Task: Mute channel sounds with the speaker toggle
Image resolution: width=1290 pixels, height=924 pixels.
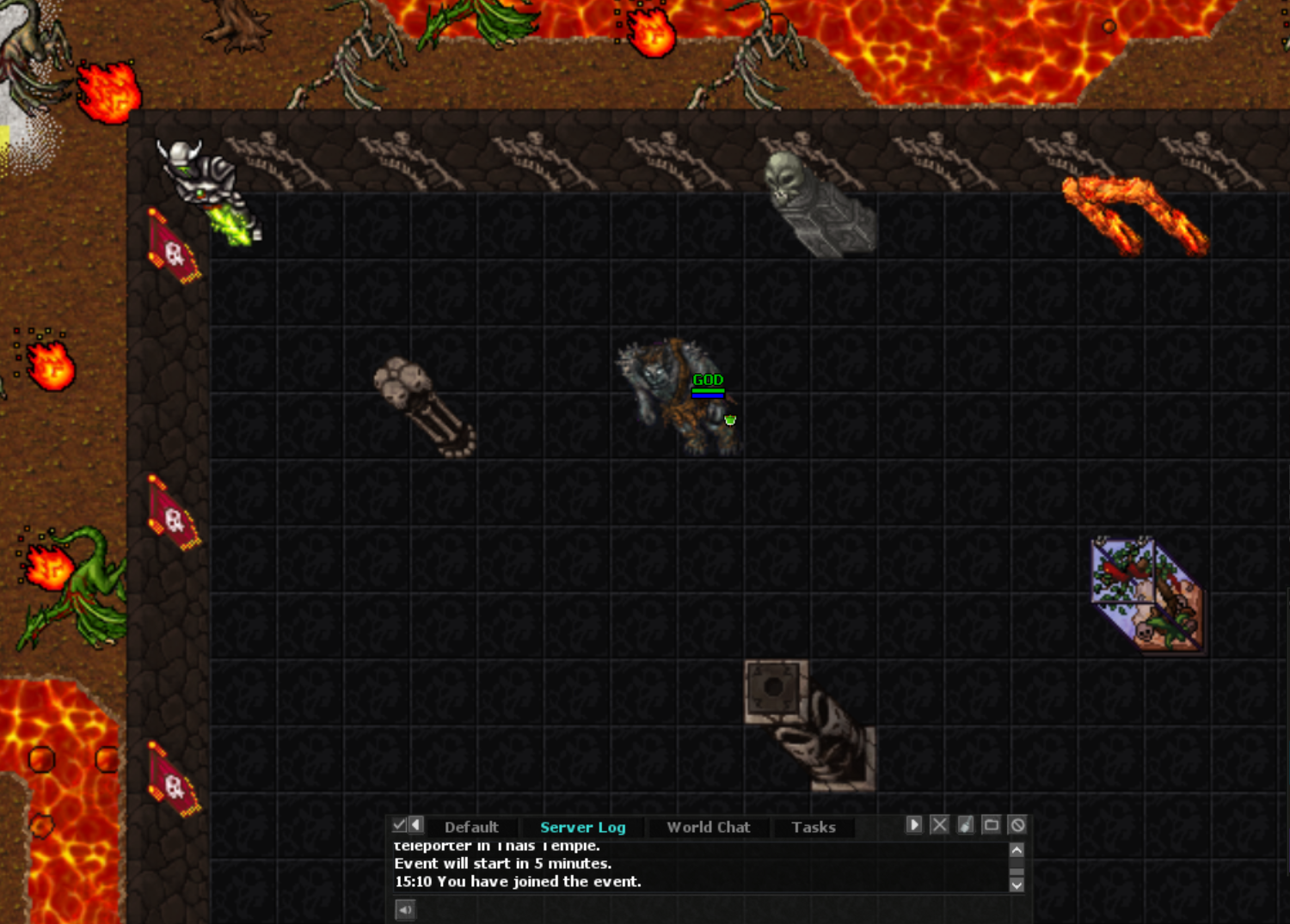Action: pyautogui.click(x=404, y=910)
